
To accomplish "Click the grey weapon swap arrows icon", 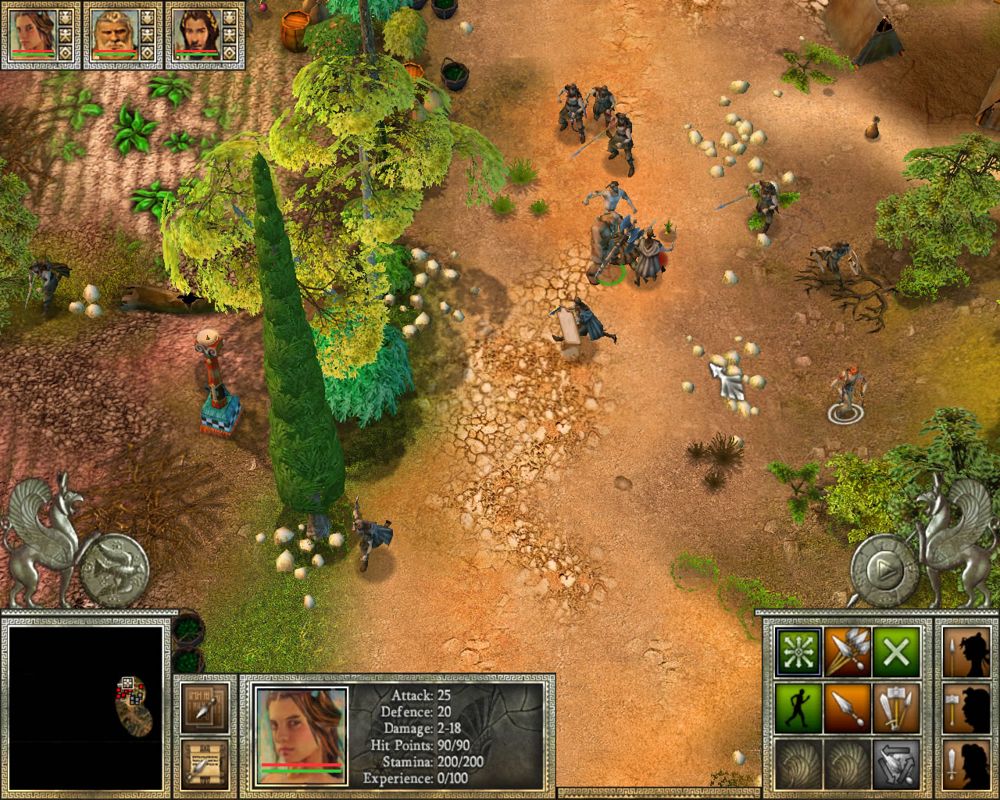I will pyautogui.click(x=896, y=764).
